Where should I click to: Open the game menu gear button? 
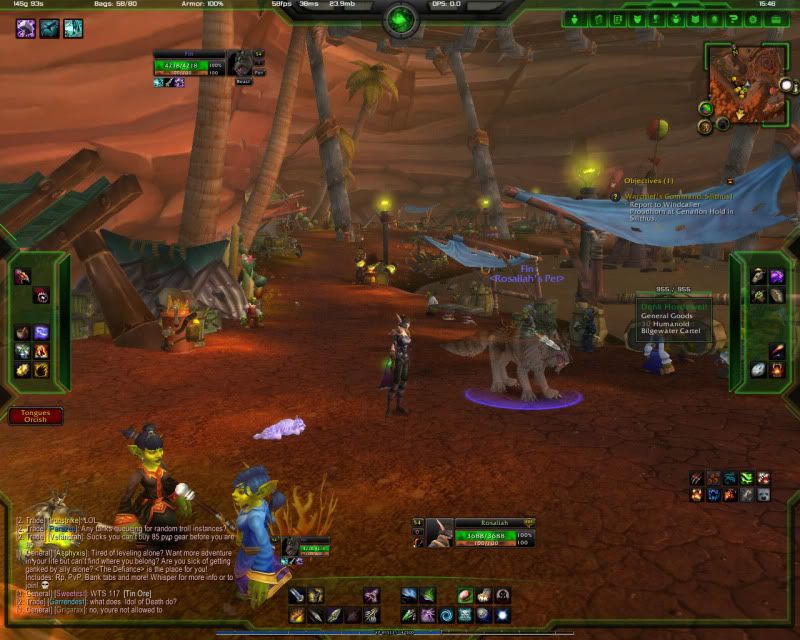pyautogui.click(x=752, y=19)
